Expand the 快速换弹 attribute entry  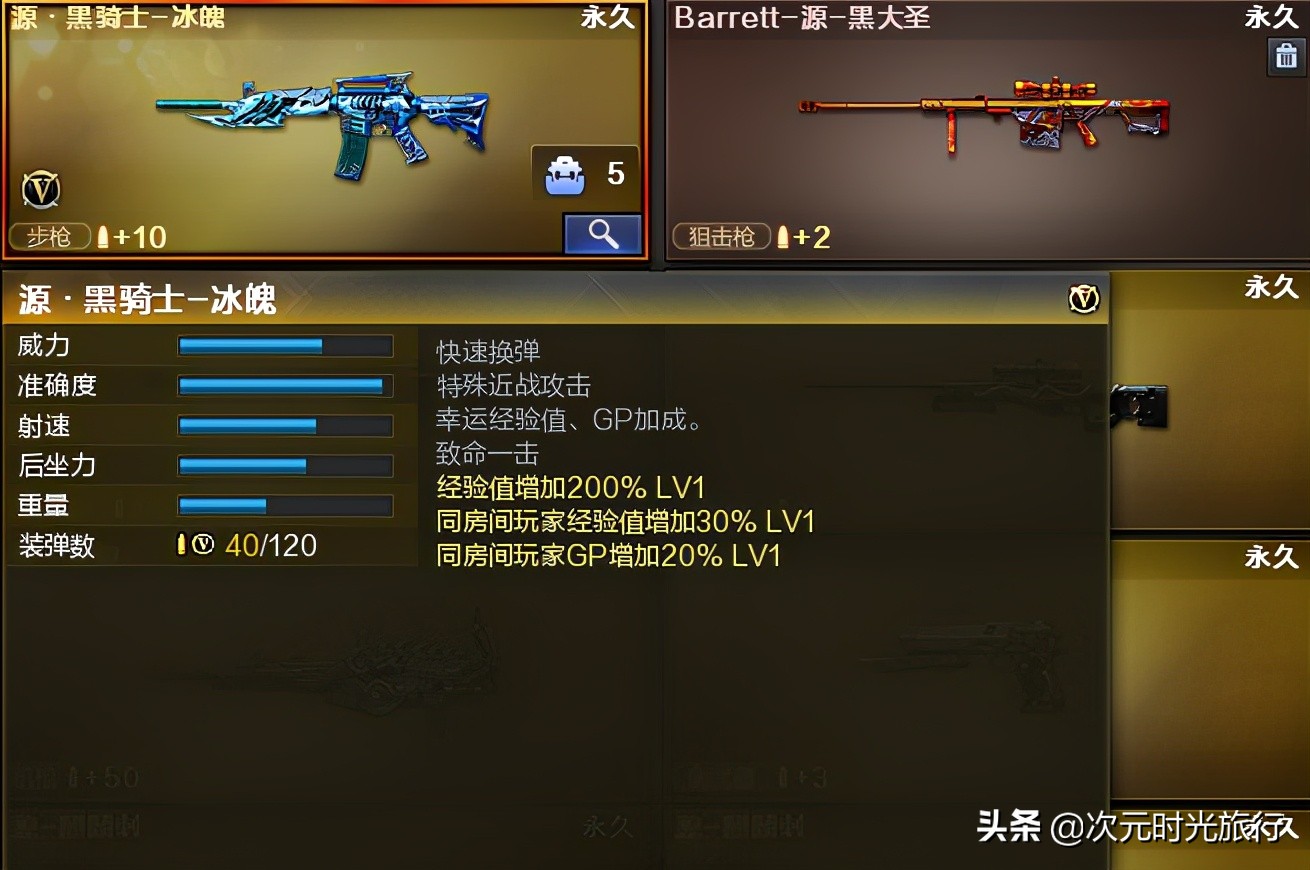[x=487, y=351]
